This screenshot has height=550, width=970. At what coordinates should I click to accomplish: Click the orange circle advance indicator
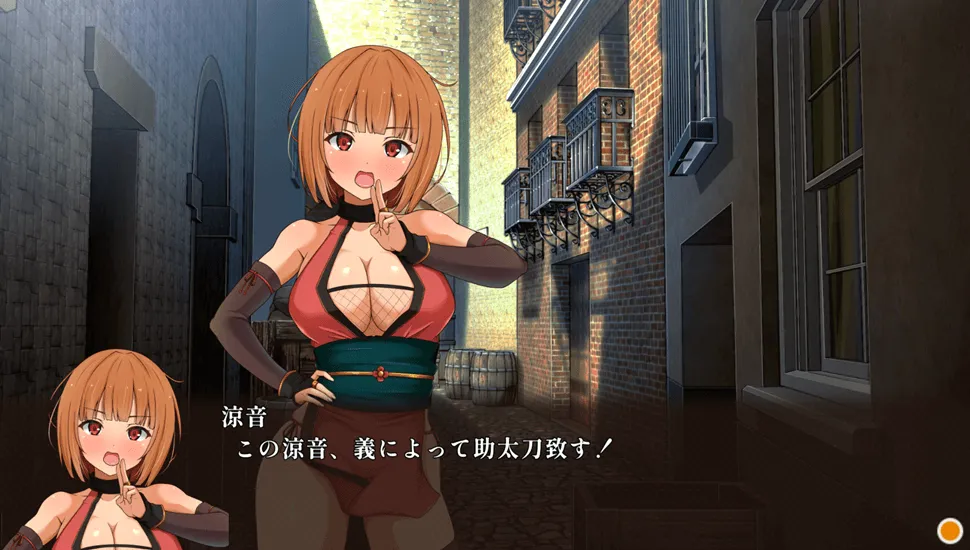[949, 530]
